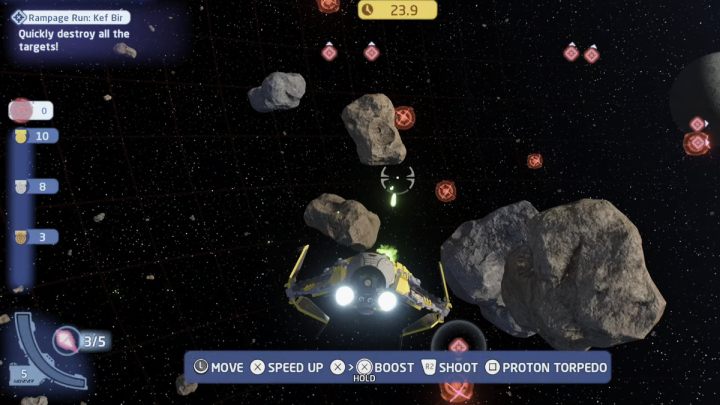Image resolution: width=720 pixels, height=405 pixels.
Task: Choose the silver medal tier marker
Action: point(21,186)
